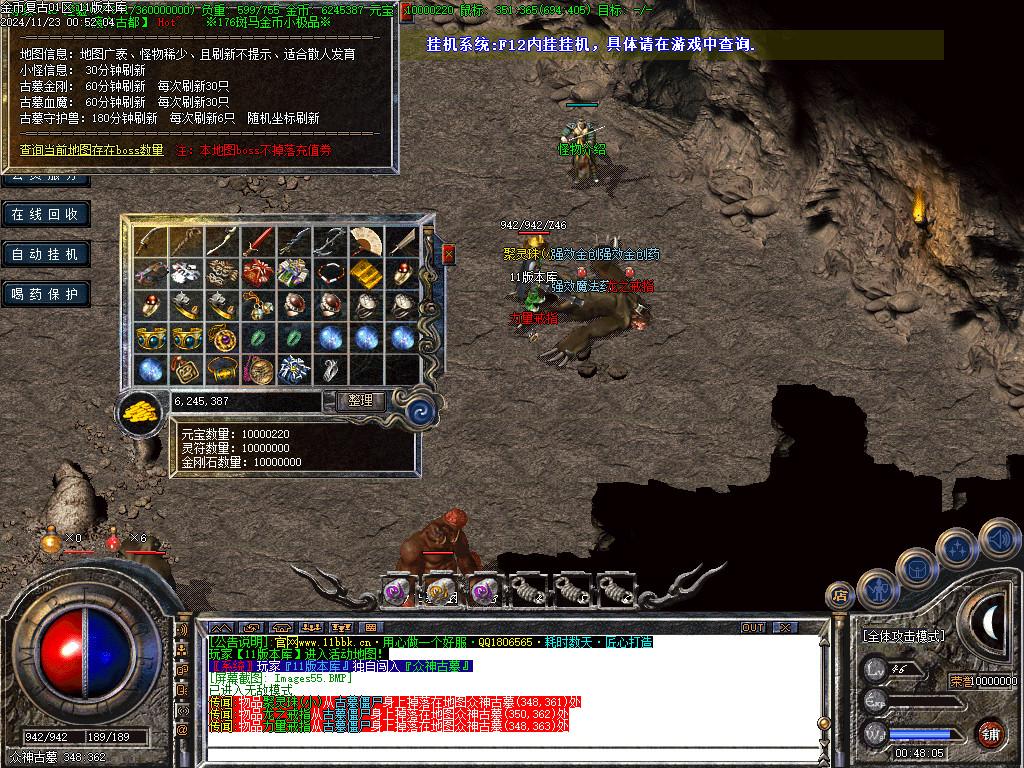This screenshot has height=768, width=1024.
Task: Open the character warrior figure button
Action: (878, 588)
